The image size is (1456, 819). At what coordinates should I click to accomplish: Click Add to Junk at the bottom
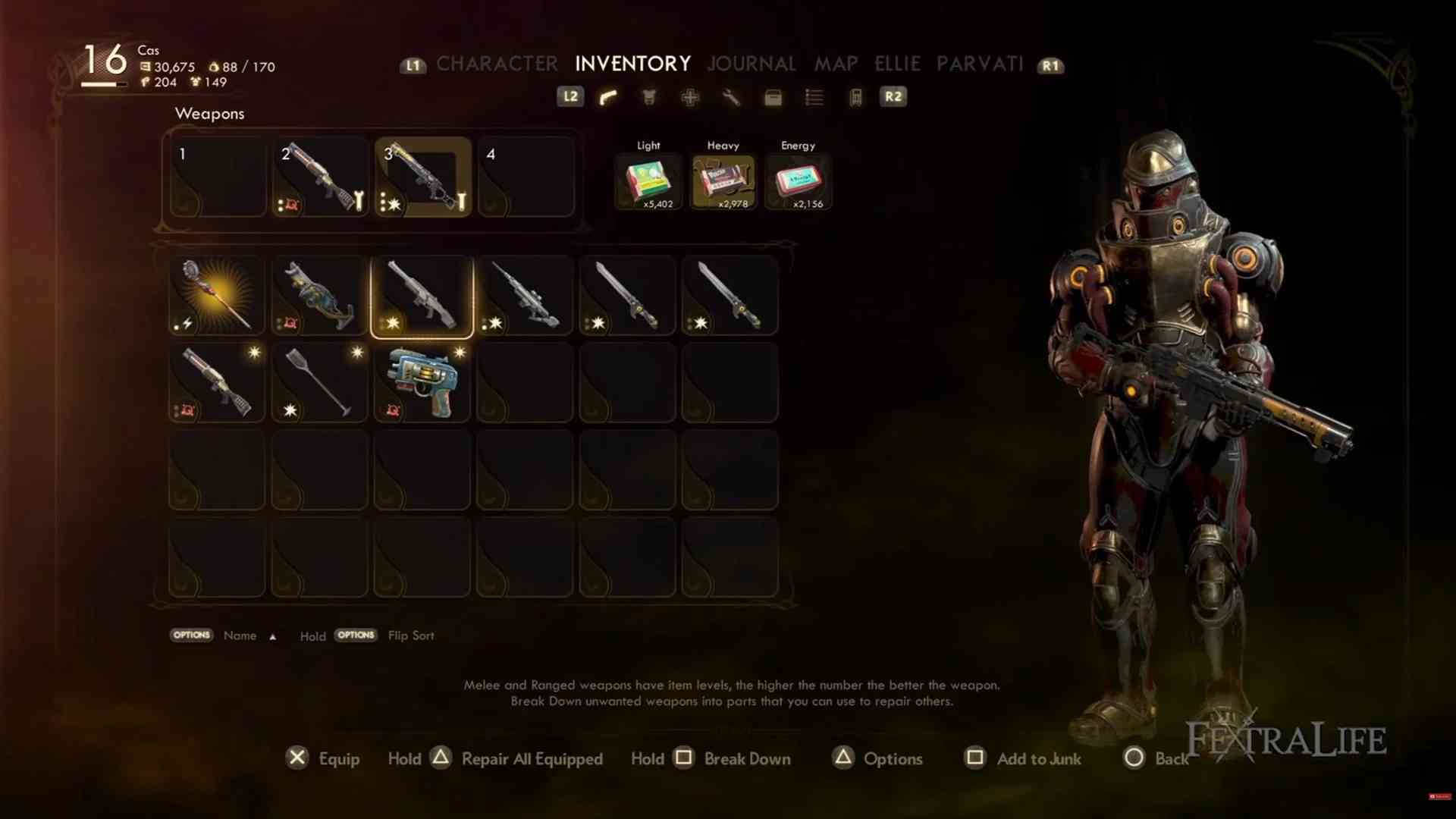[x=1038, y=758]
